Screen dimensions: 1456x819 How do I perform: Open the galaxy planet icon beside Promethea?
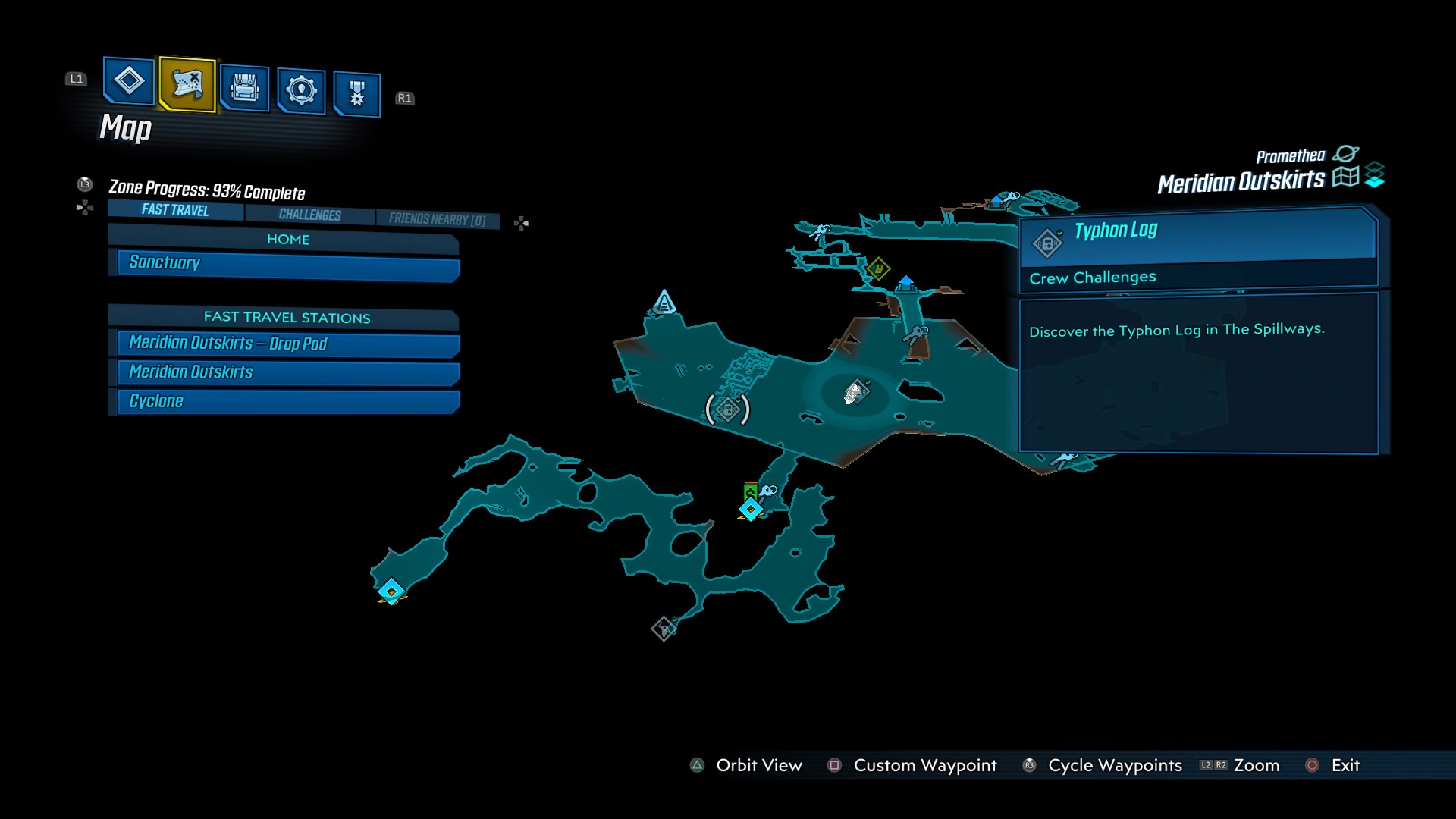[1345, 154]
